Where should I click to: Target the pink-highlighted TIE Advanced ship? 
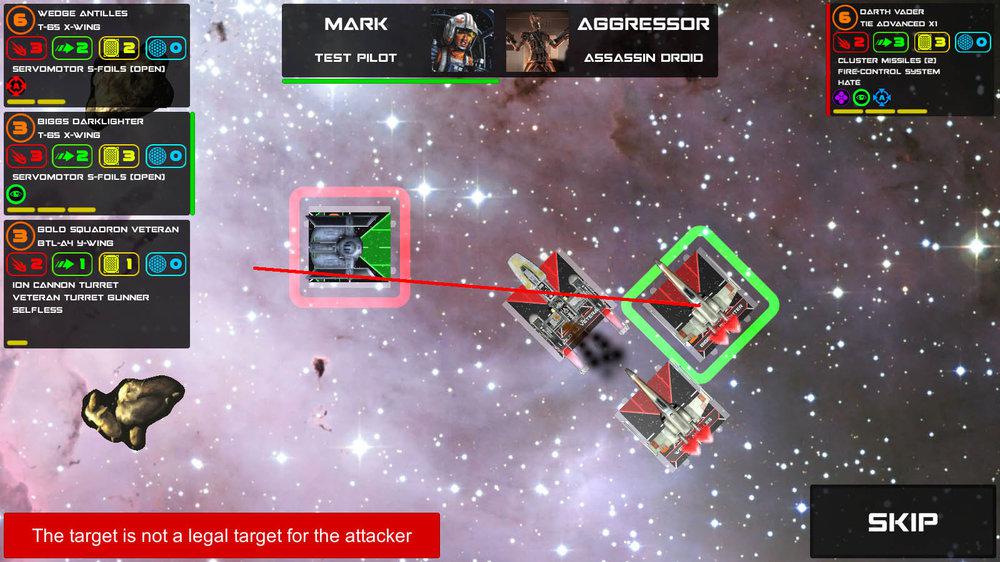click(350, 246)
